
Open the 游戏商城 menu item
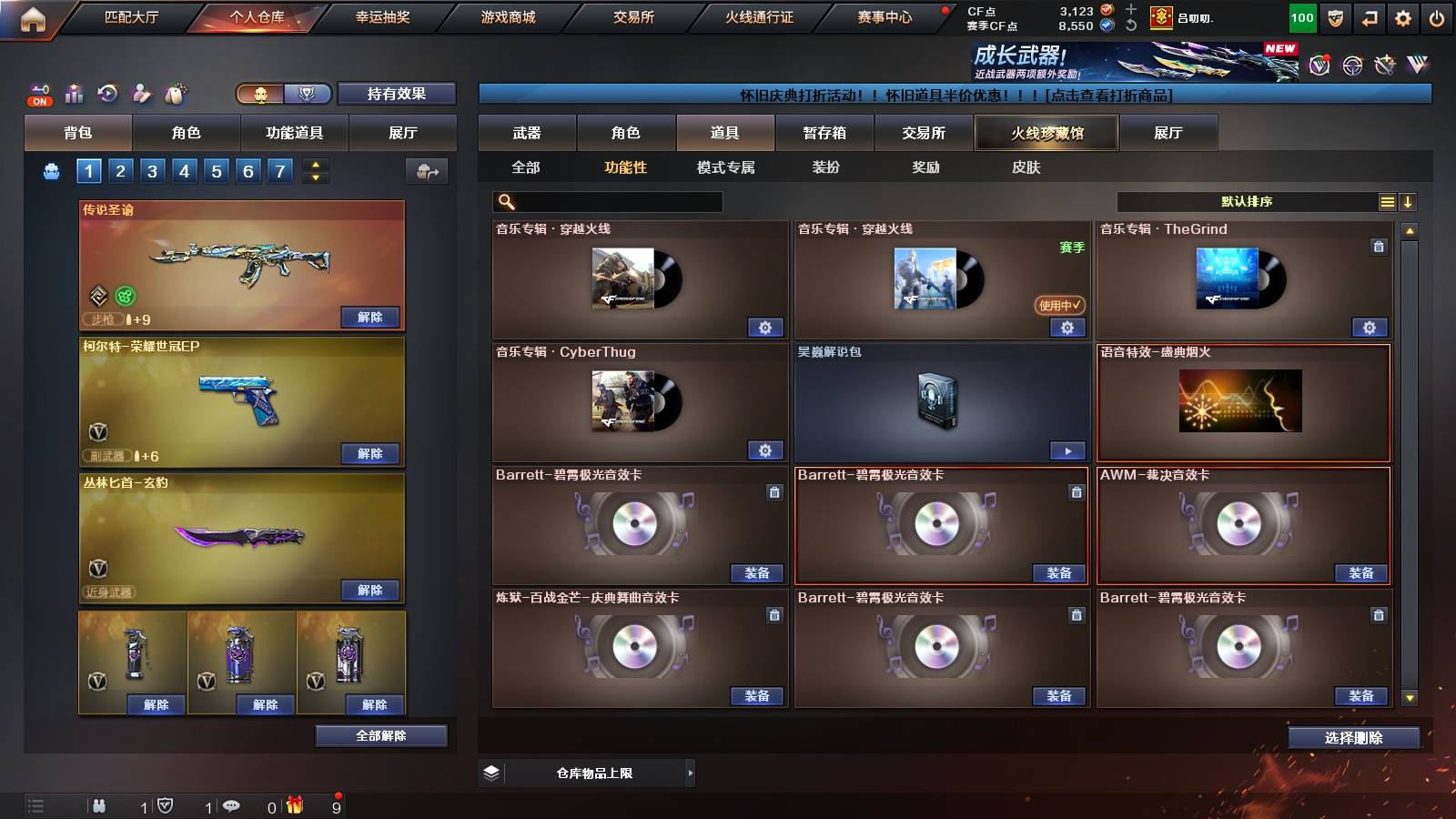pos(506,16)
